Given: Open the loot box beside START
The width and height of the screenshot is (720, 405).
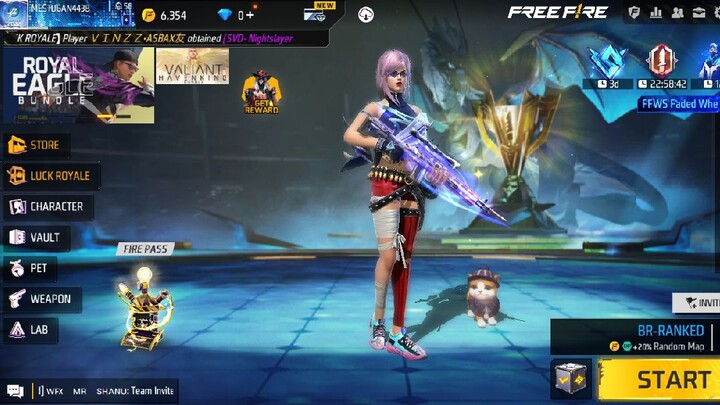Looking at the screenshot, I should click(571, 379).
